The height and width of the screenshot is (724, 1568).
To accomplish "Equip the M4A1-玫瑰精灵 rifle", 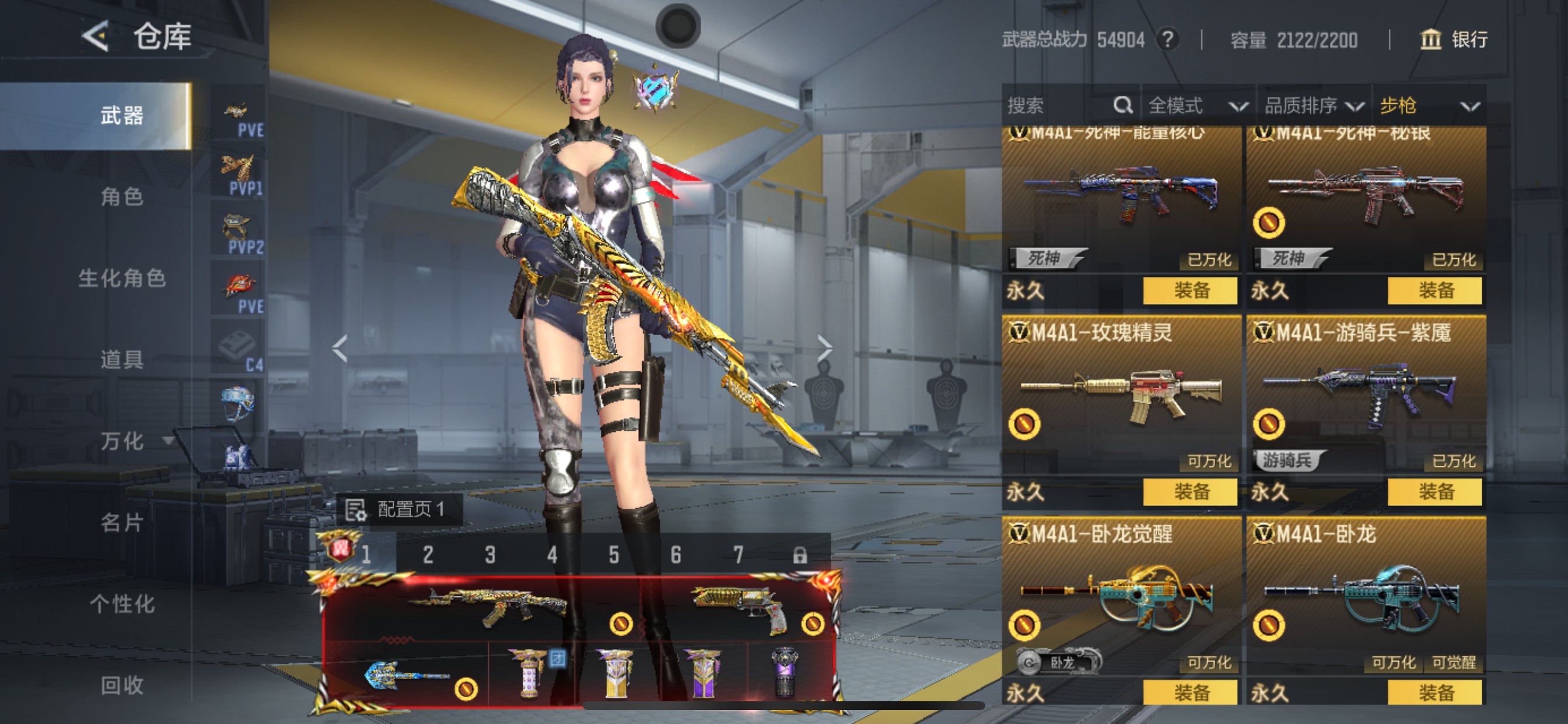I will tap(1190, 491).
